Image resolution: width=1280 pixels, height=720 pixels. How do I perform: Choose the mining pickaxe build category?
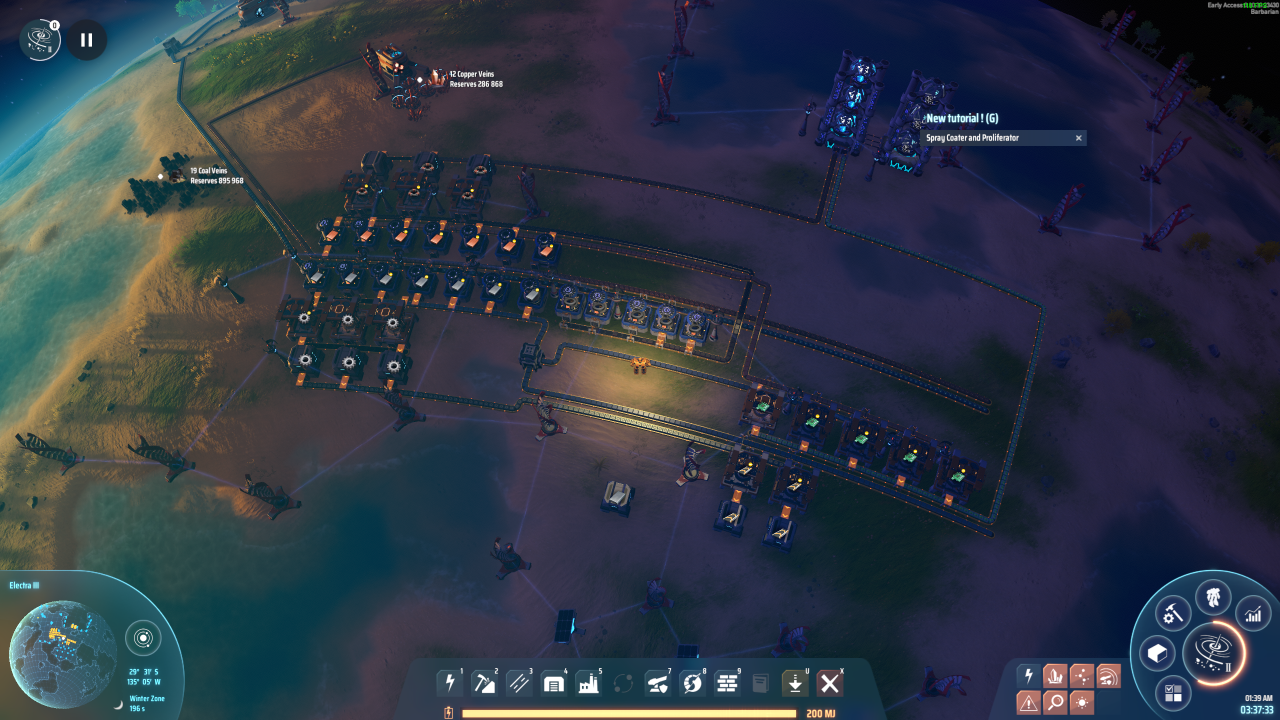[484, 683]
